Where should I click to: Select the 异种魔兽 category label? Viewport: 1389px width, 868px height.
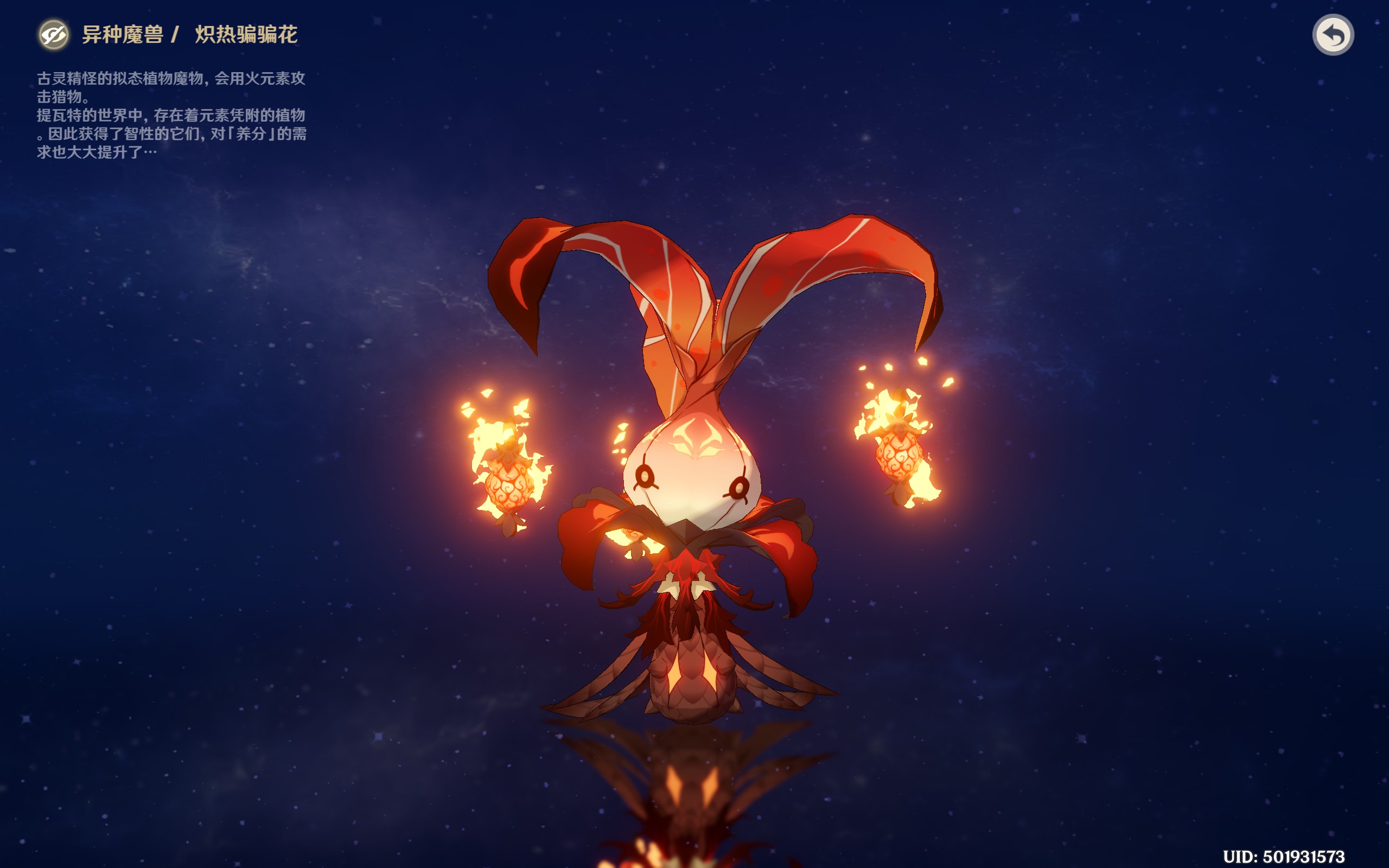[x=123, y=33]
